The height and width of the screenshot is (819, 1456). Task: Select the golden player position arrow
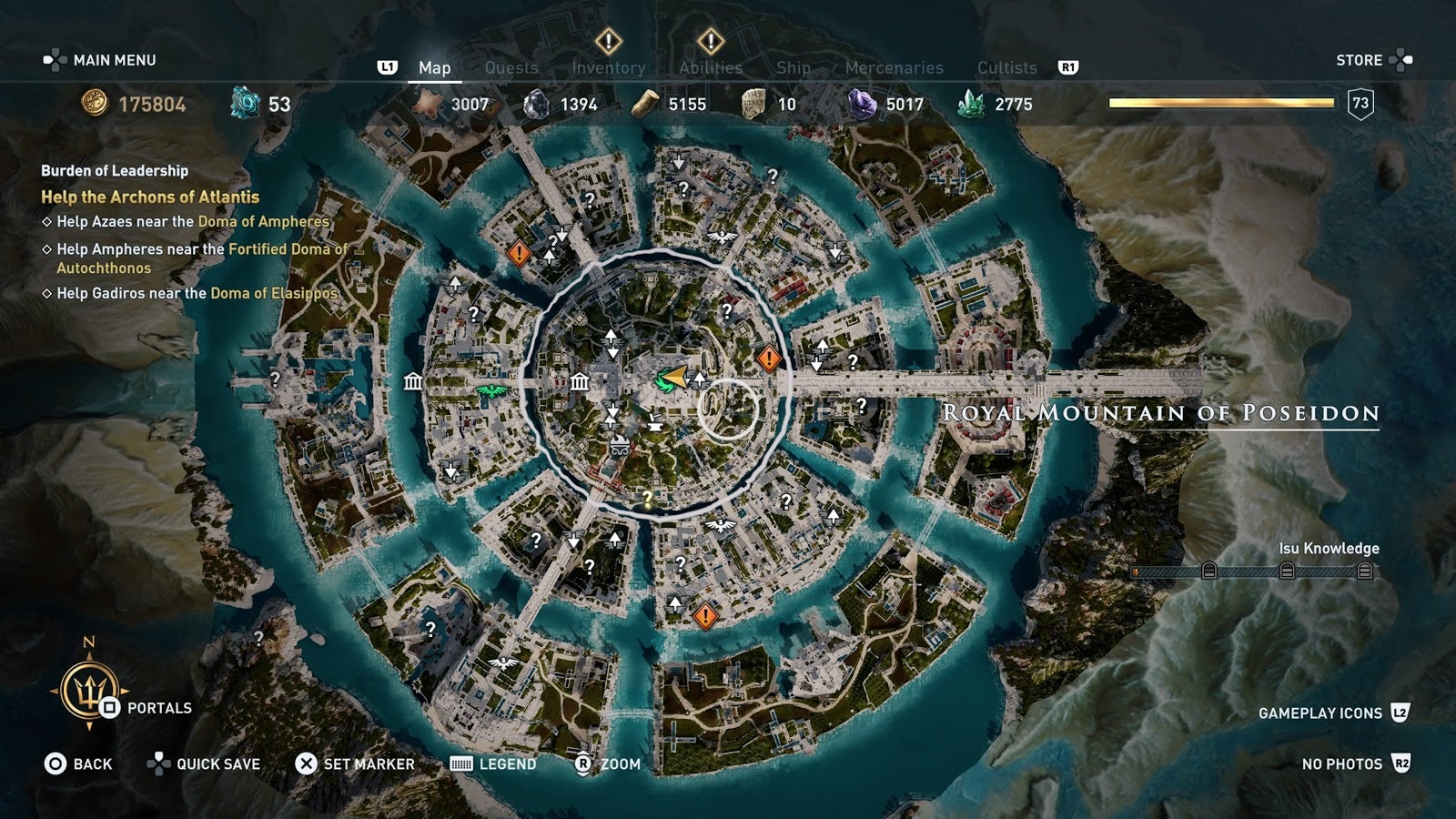(x=673, y=376)
